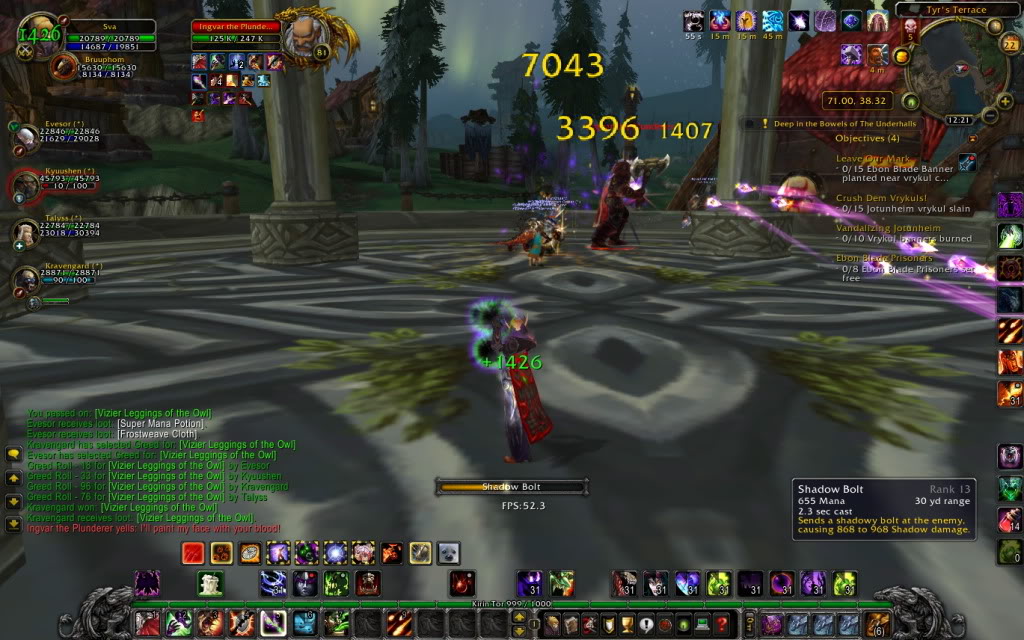Open the chat speech bubble menu
This screenshot has height=640, width=1024.
14,454
